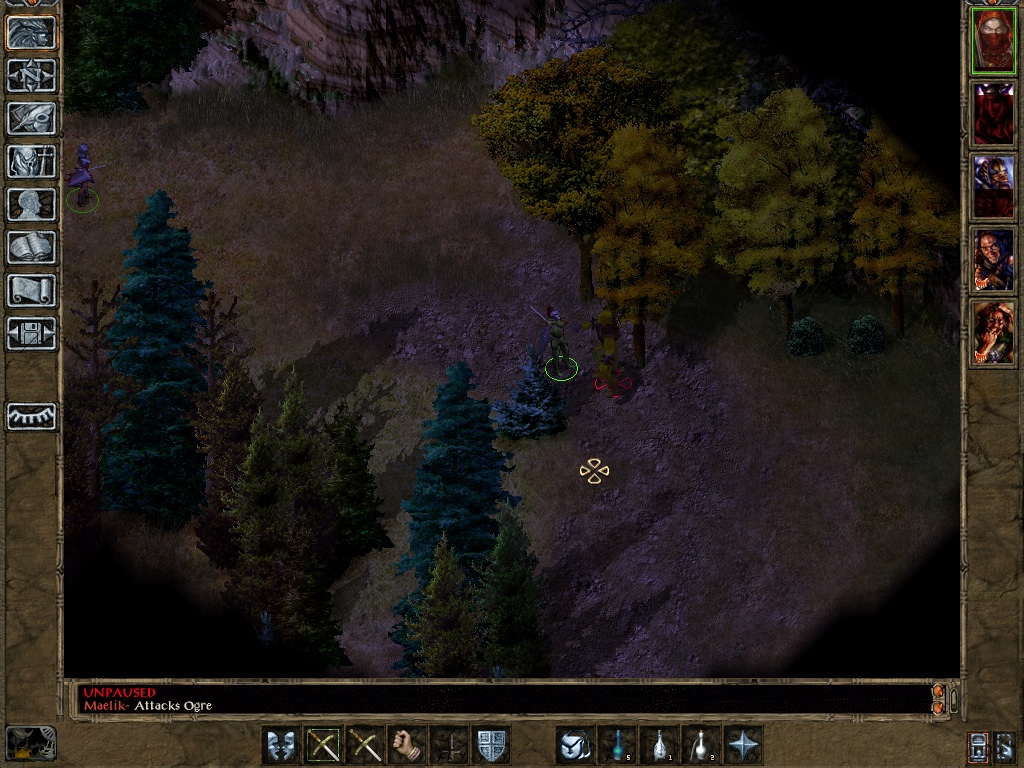Screen dimensions: 1024x768
Task: Select the highlighted first sword weapon slot
Action: (x=323, y=745)
